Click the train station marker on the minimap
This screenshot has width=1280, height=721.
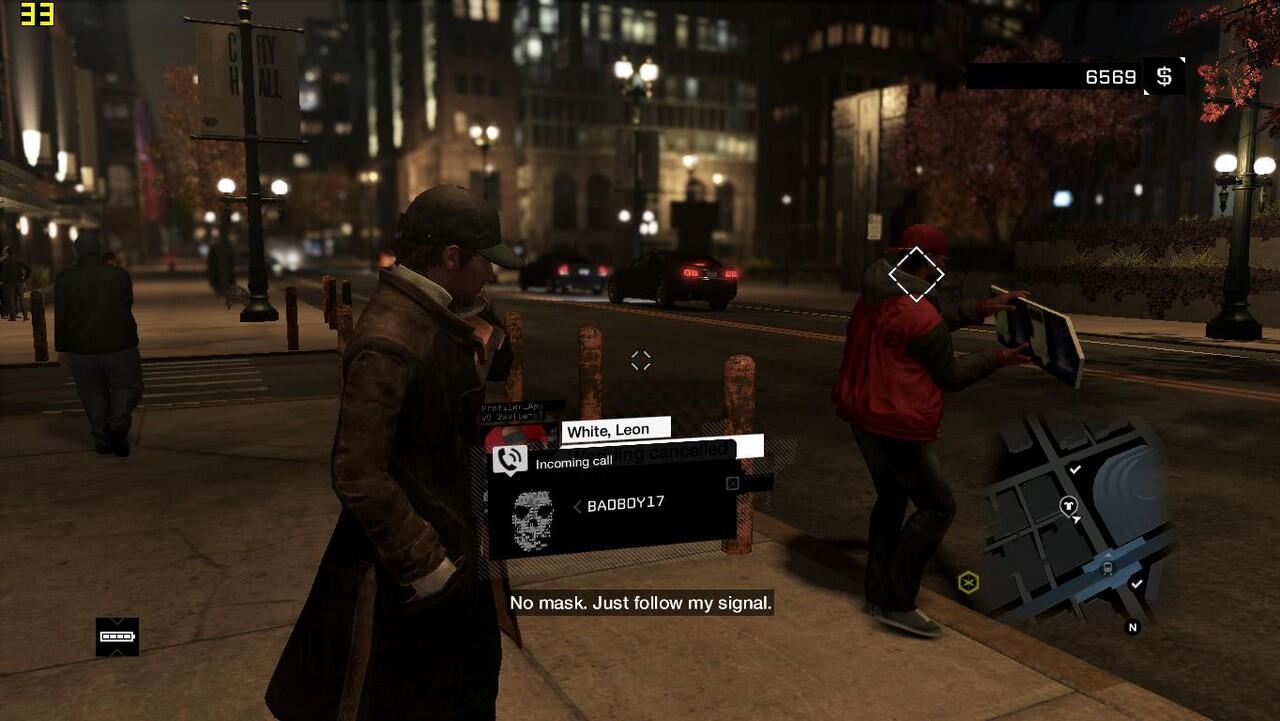pyautogui.click(x=1107, y=566)
